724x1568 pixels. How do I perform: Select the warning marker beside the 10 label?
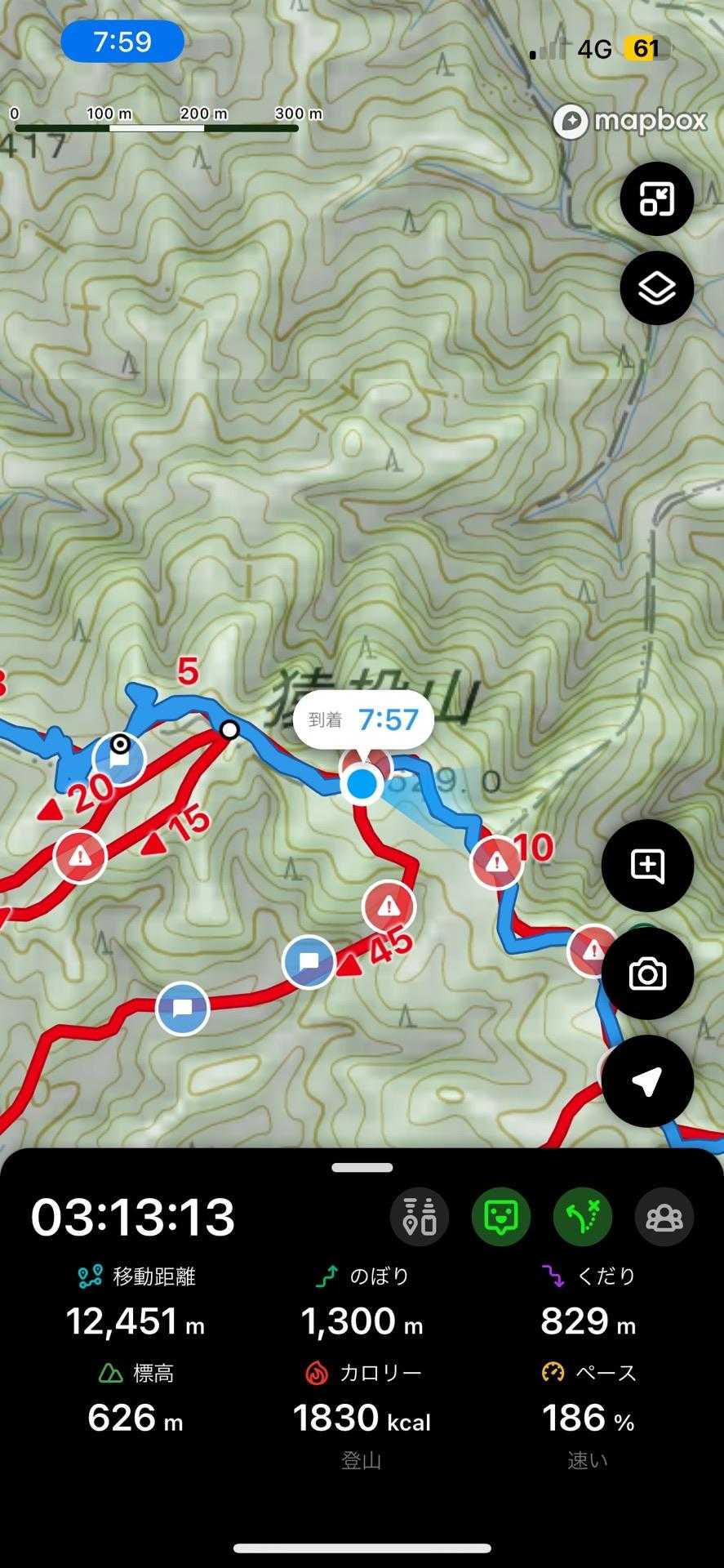click(x=496, y=862)
